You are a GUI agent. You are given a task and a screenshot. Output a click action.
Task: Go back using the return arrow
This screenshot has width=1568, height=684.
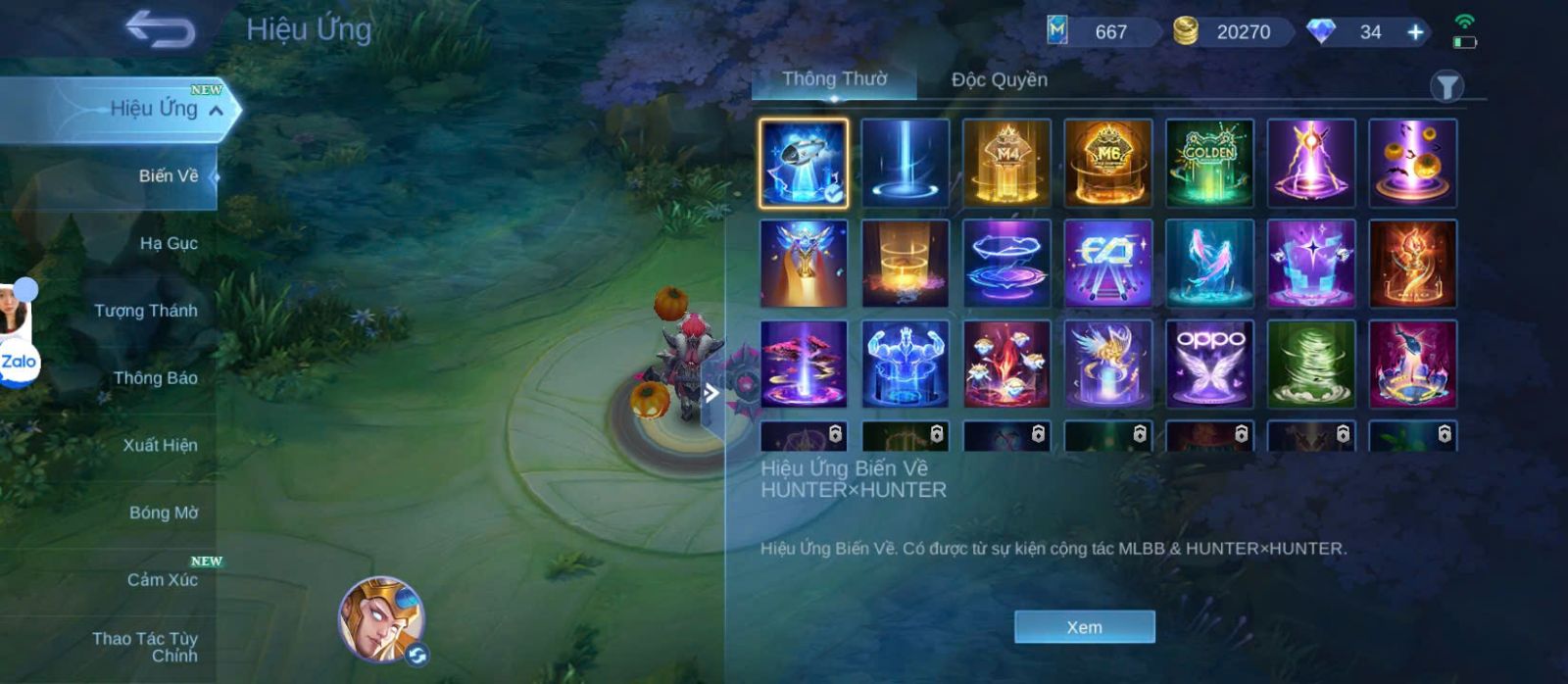(160, 29)
